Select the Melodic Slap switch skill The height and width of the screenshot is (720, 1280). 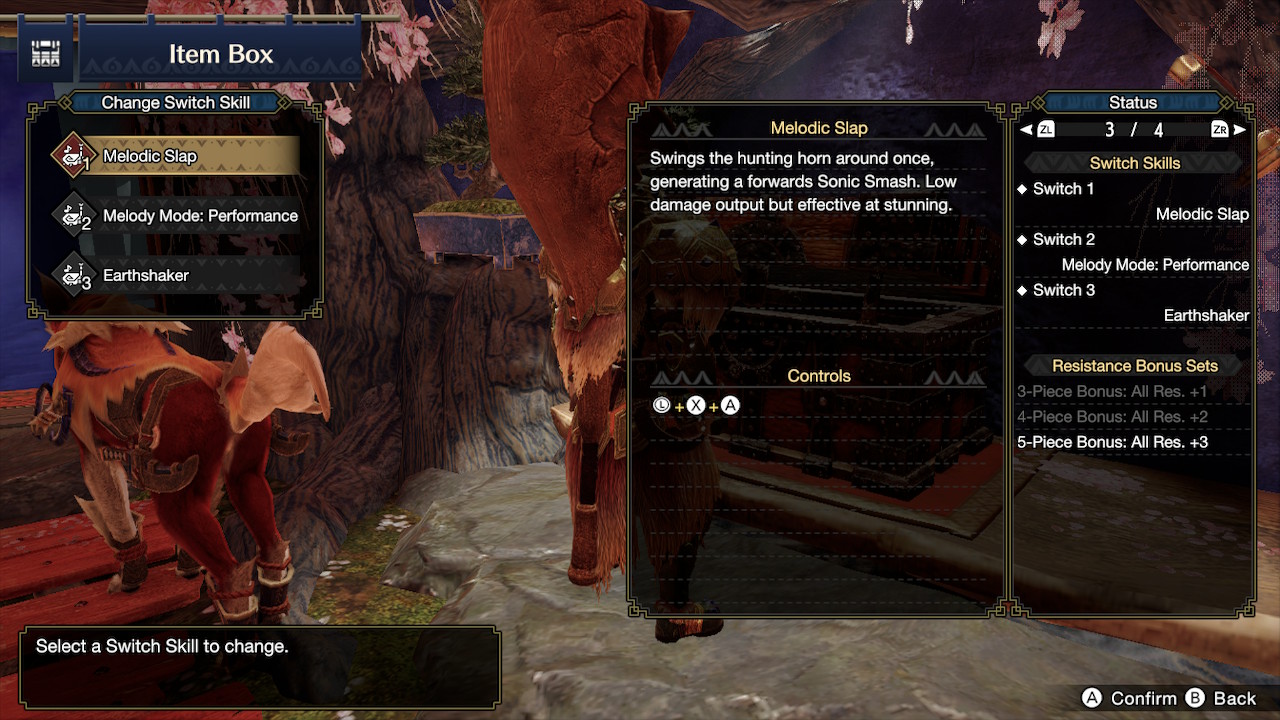pyautogui.click(x=175, y=156)
